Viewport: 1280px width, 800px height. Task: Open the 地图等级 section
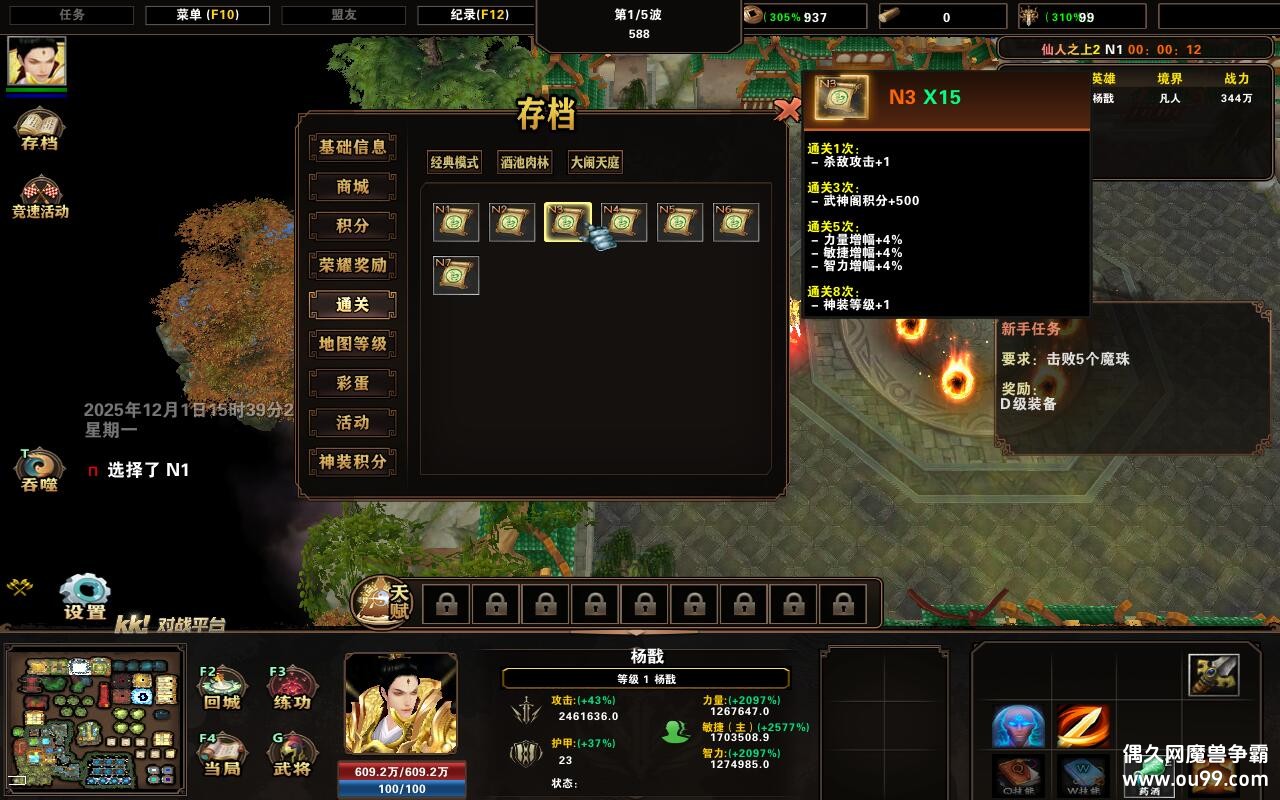pos(352,344)
